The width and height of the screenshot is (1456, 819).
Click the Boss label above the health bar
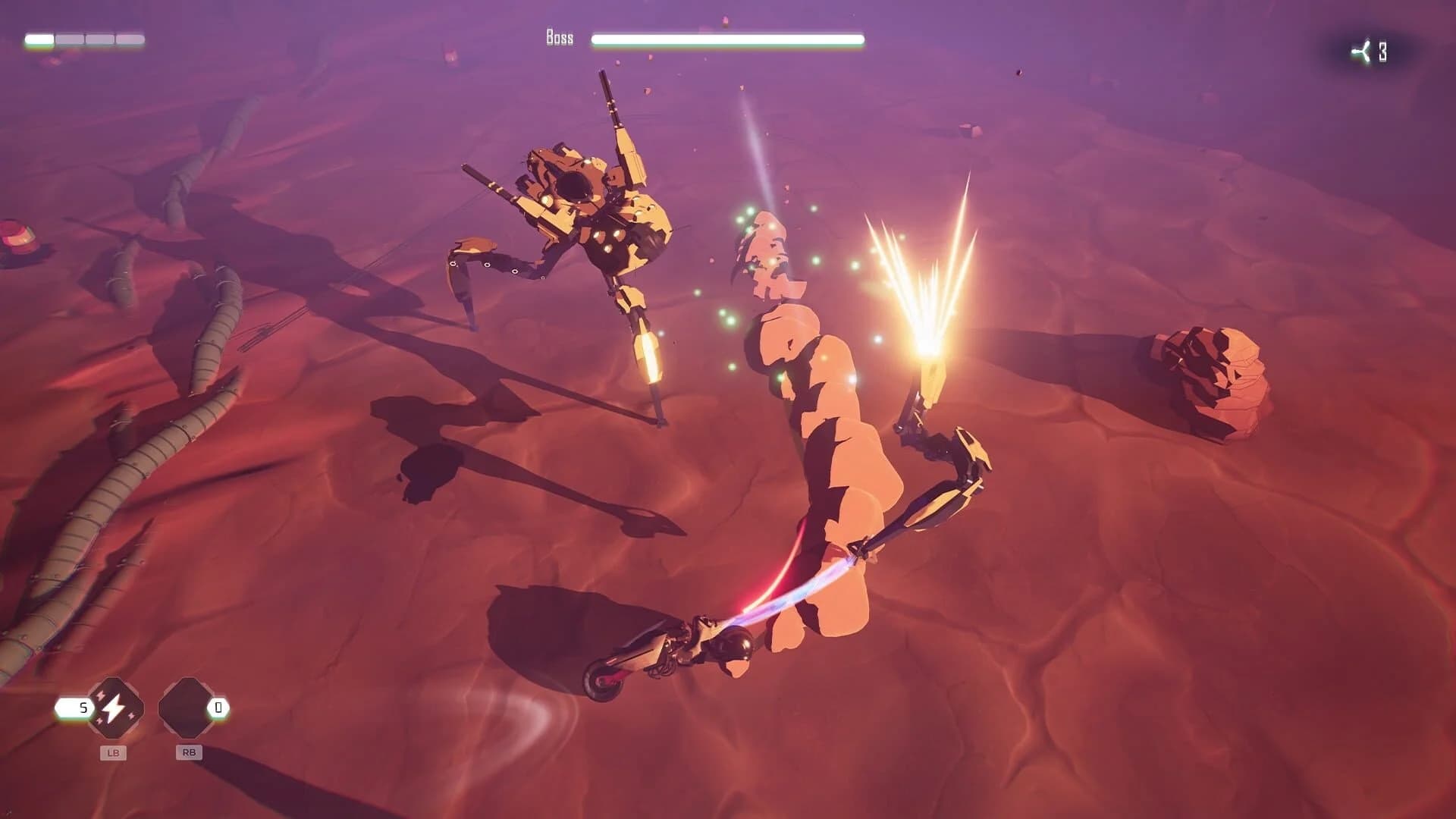pos(560,36)
